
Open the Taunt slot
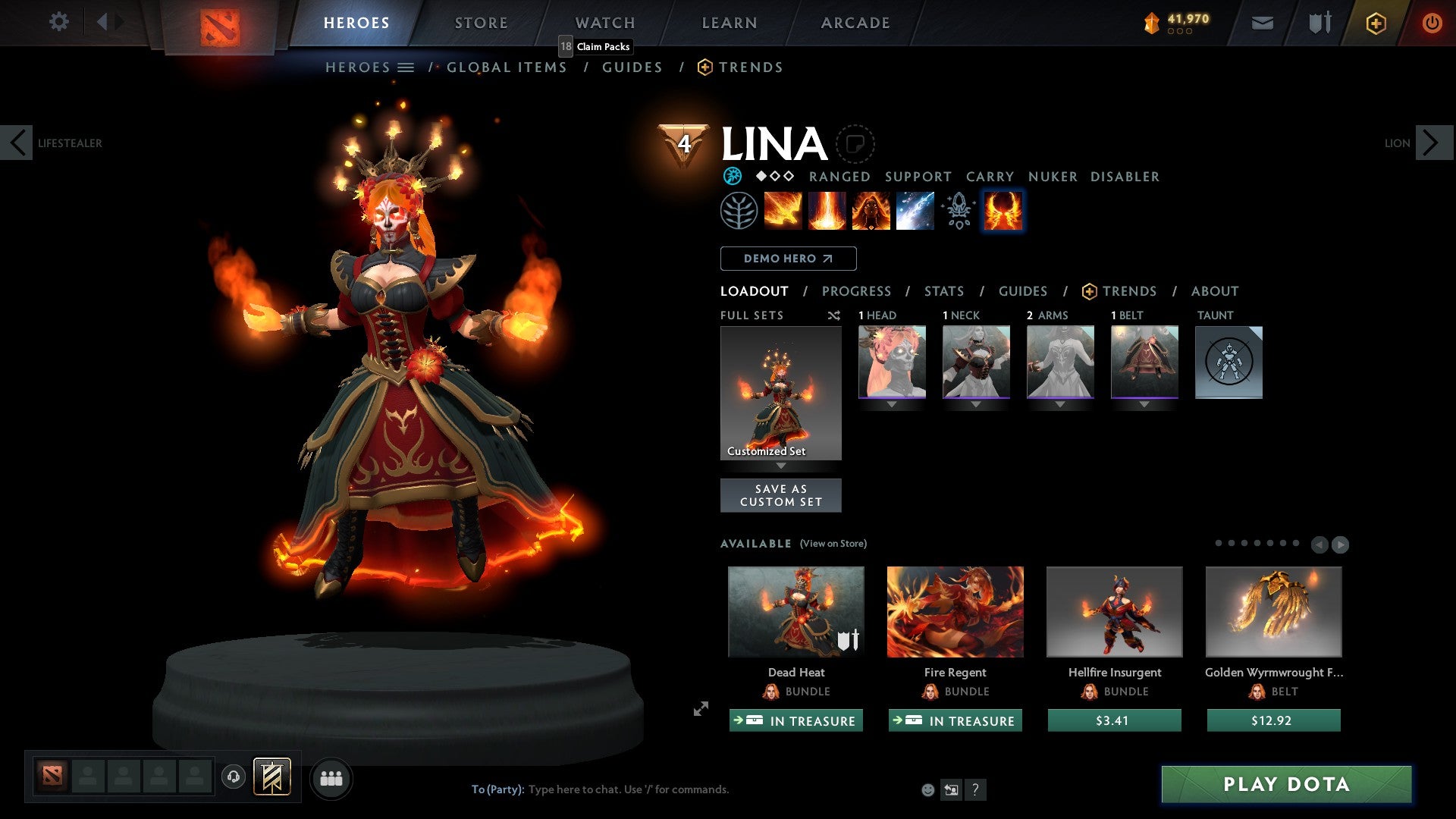(x=1228, y=362)
